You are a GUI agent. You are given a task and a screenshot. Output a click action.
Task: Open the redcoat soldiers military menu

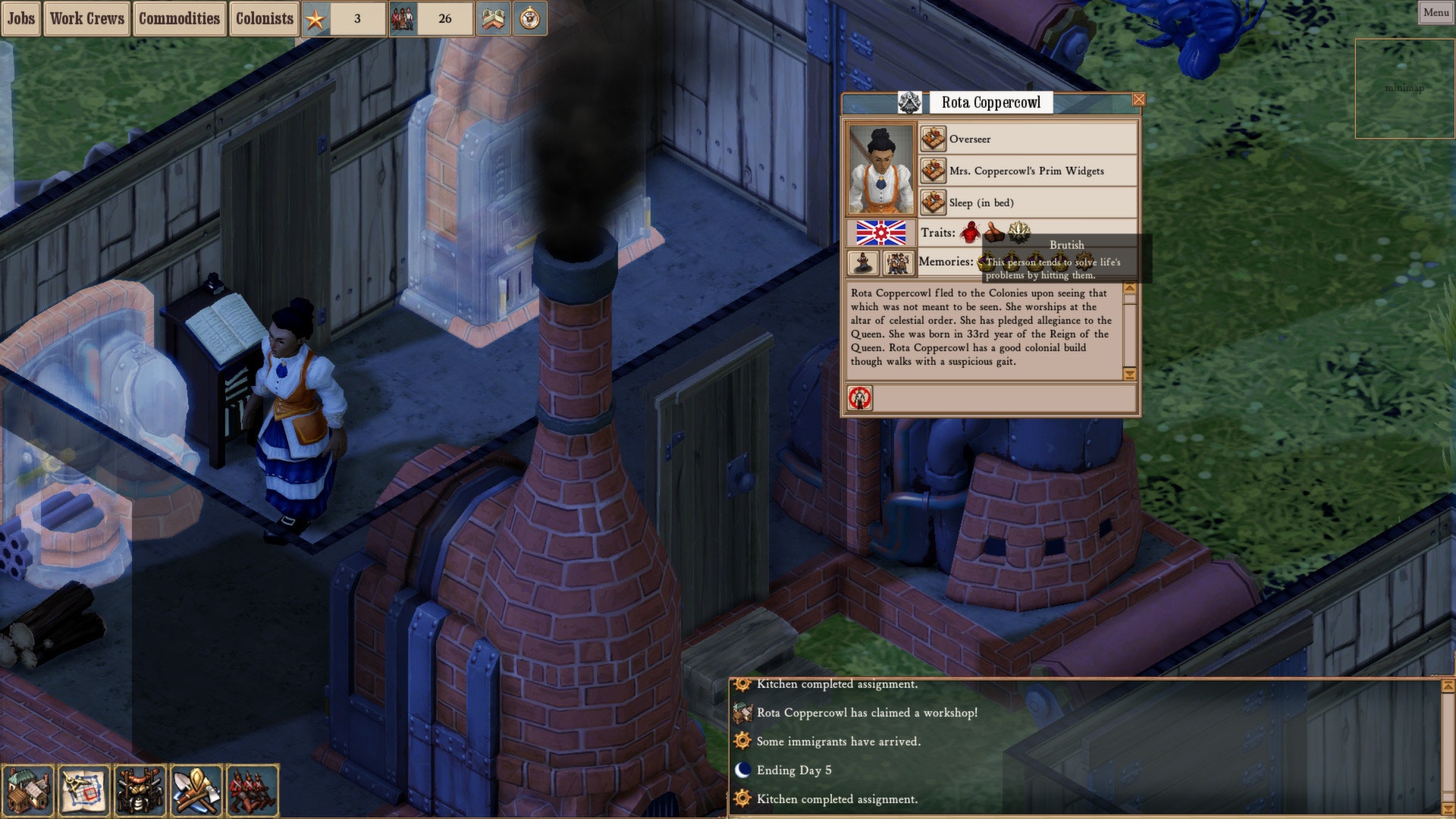252,790
